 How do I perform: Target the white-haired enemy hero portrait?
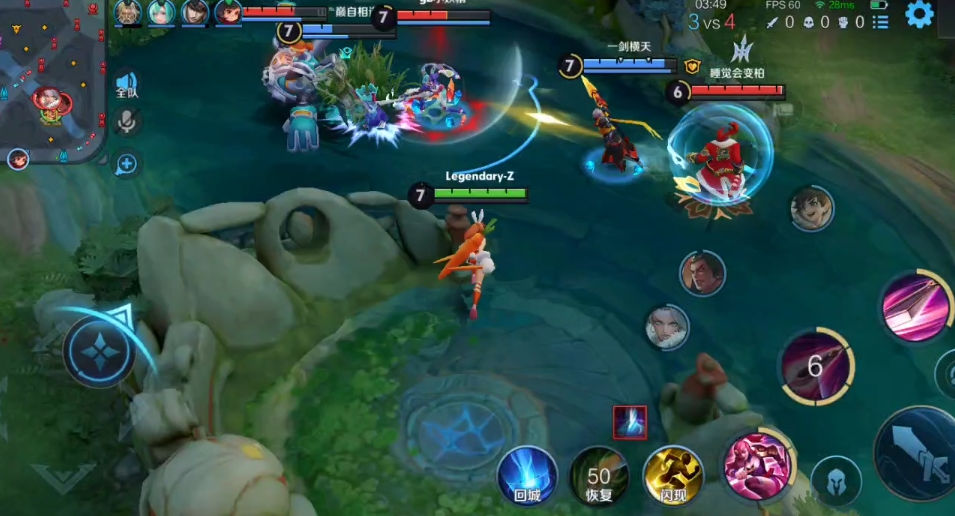[668, 327]
